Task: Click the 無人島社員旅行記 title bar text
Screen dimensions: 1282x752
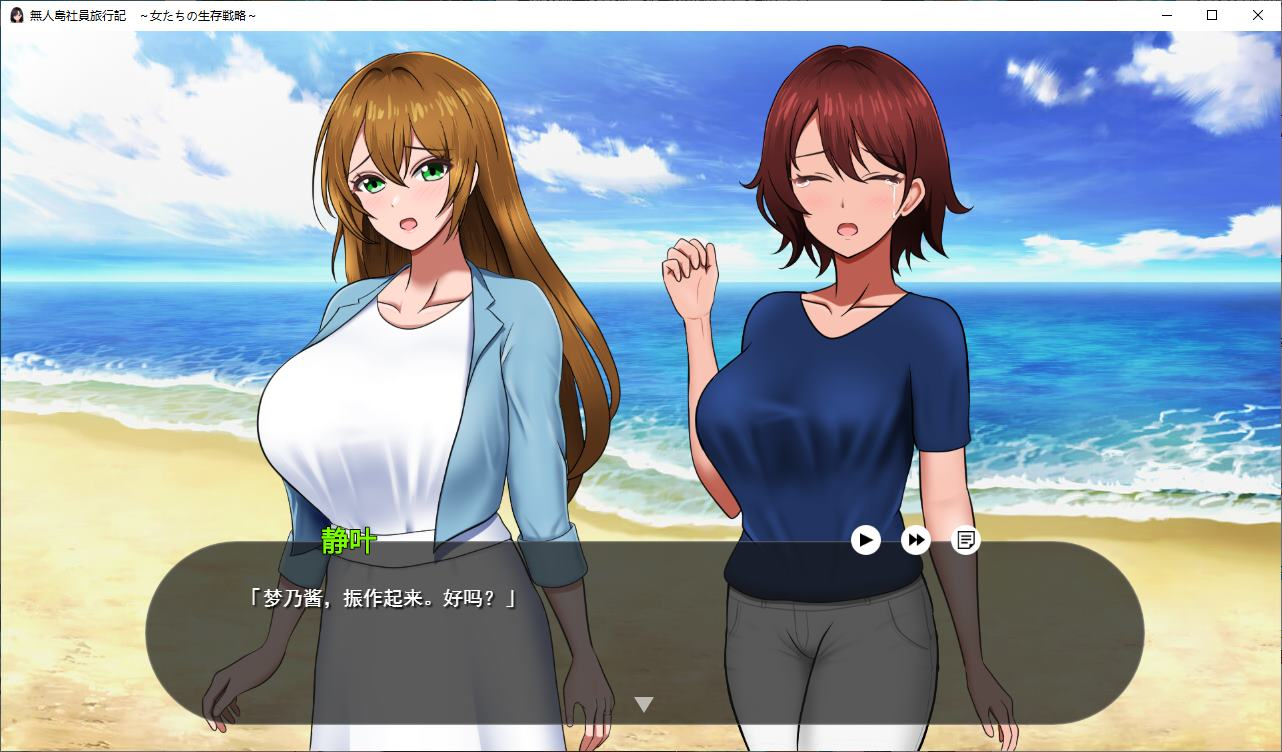Action: point(77,15)
